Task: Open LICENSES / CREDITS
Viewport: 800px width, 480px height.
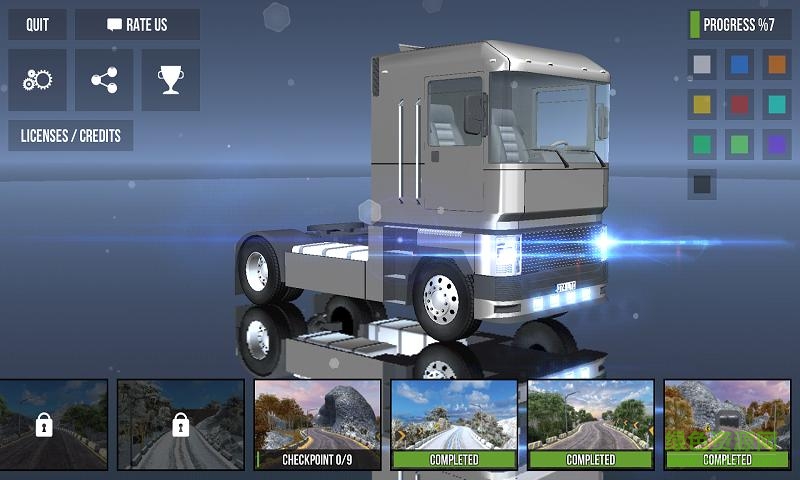Action: [70, 135]
